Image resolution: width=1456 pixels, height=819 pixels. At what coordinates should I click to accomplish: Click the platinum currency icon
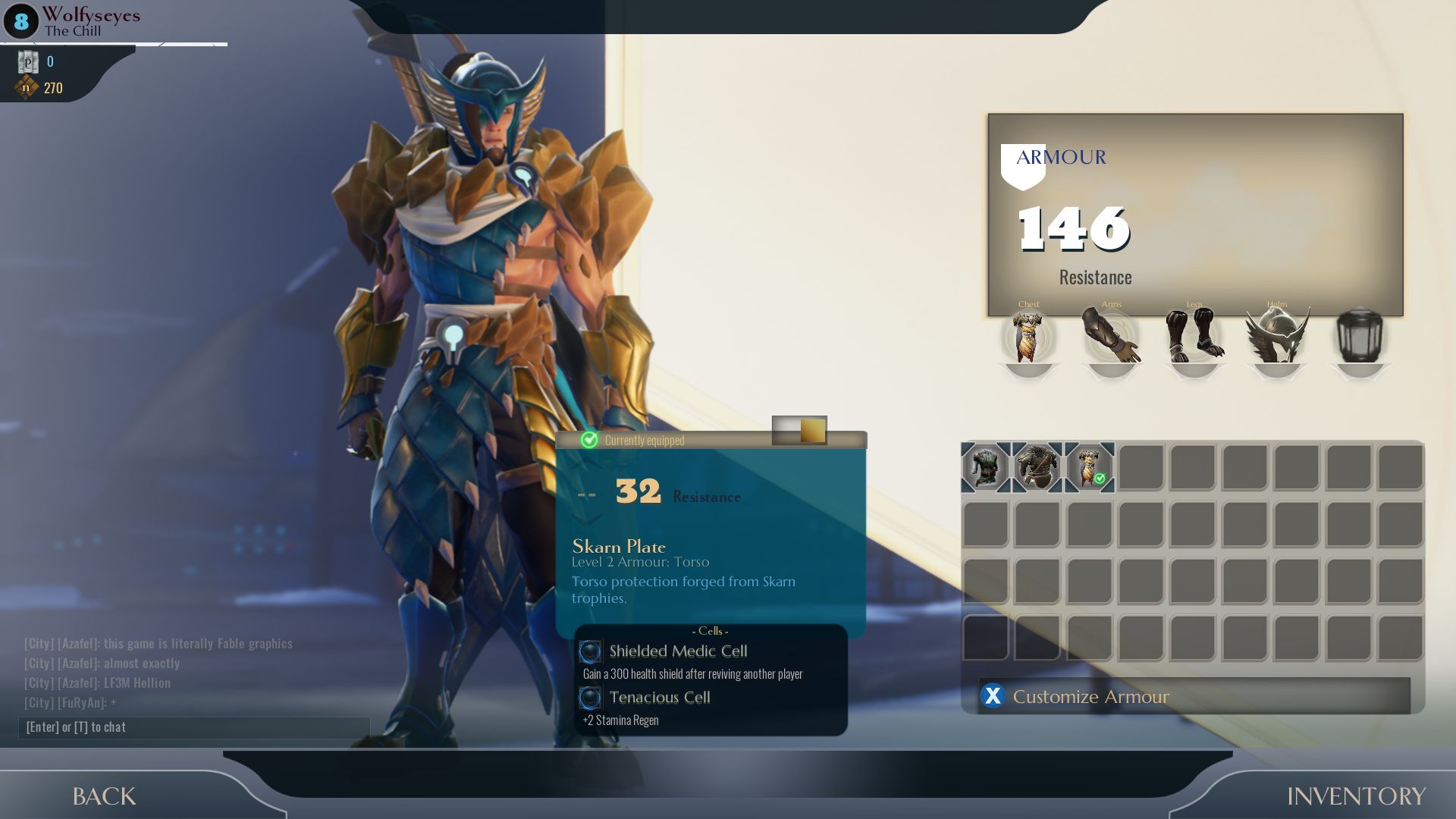tap(28, 62)
